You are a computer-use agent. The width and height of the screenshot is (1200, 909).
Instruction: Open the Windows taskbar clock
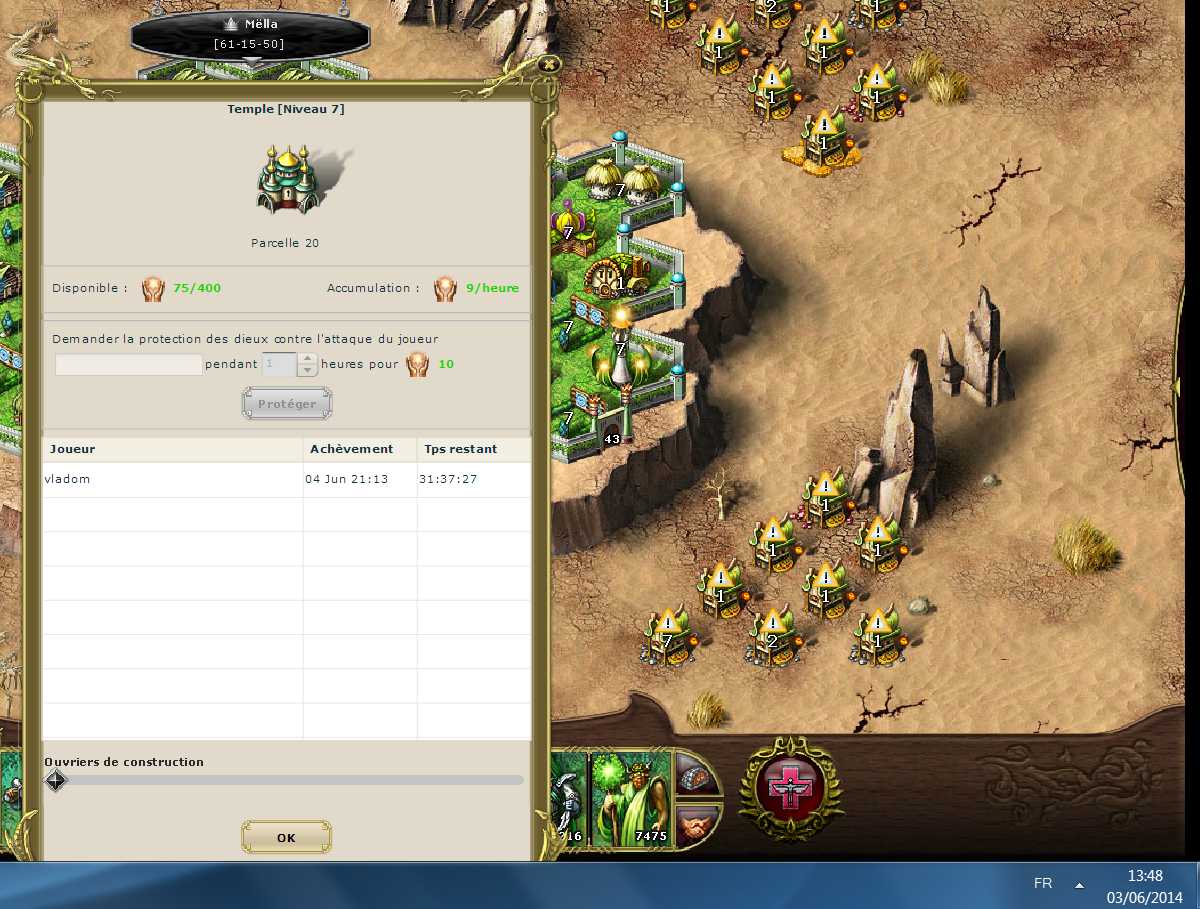(x=1144, y=885)
